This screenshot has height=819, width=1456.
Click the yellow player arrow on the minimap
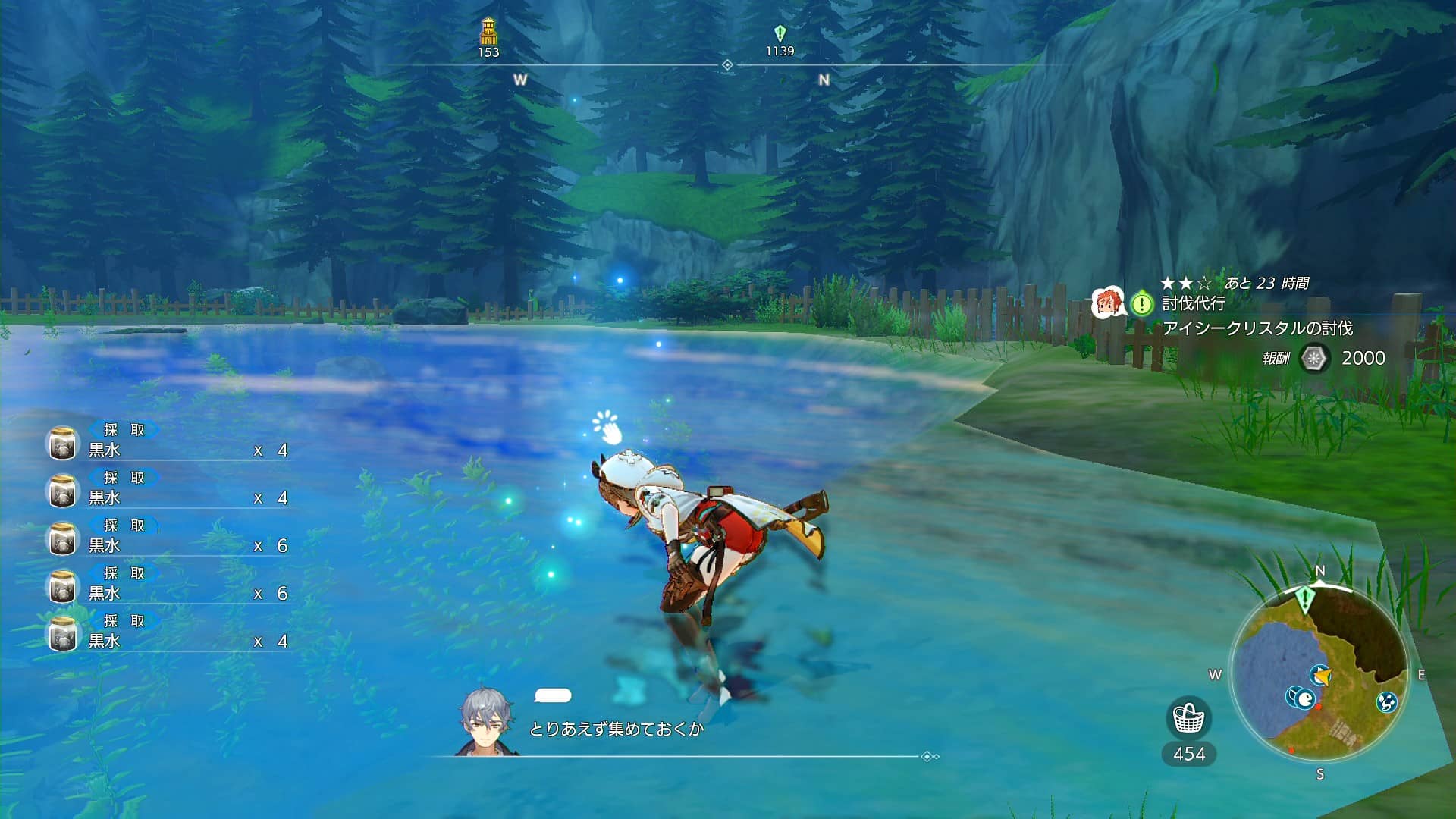1324,676
